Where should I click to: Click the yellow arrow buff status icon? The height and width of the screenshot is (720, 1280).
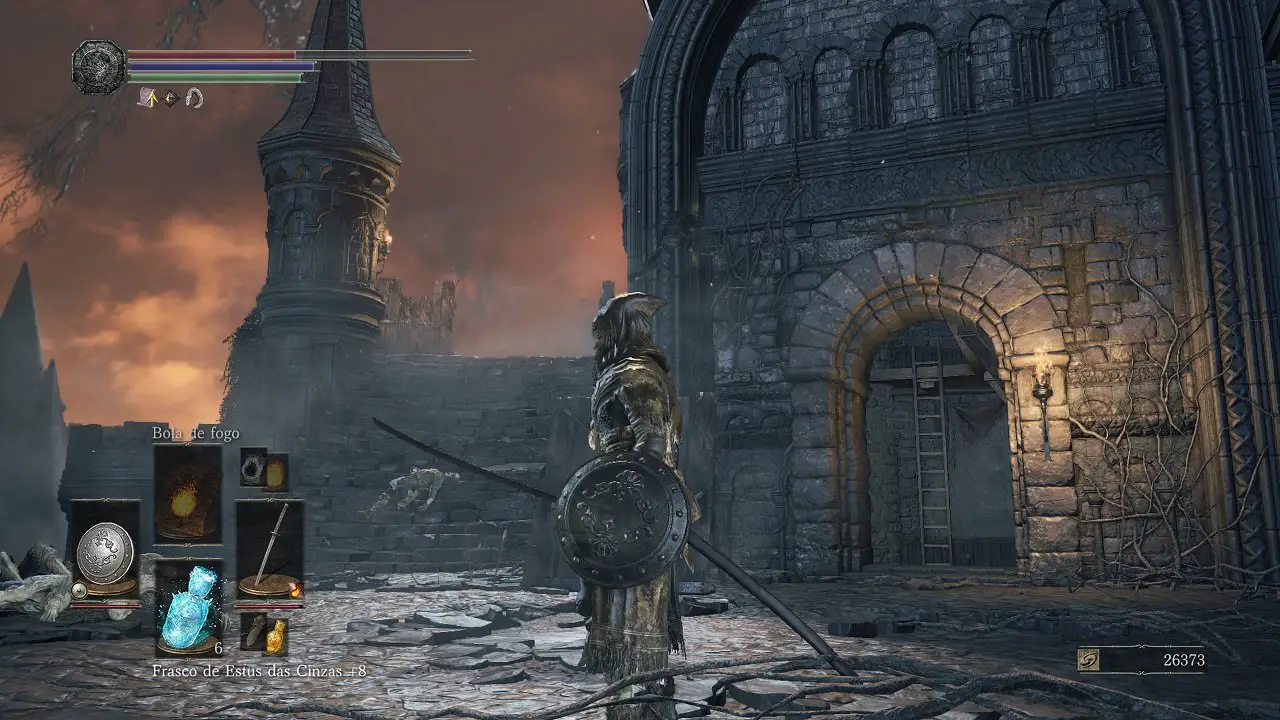[148, 98]
